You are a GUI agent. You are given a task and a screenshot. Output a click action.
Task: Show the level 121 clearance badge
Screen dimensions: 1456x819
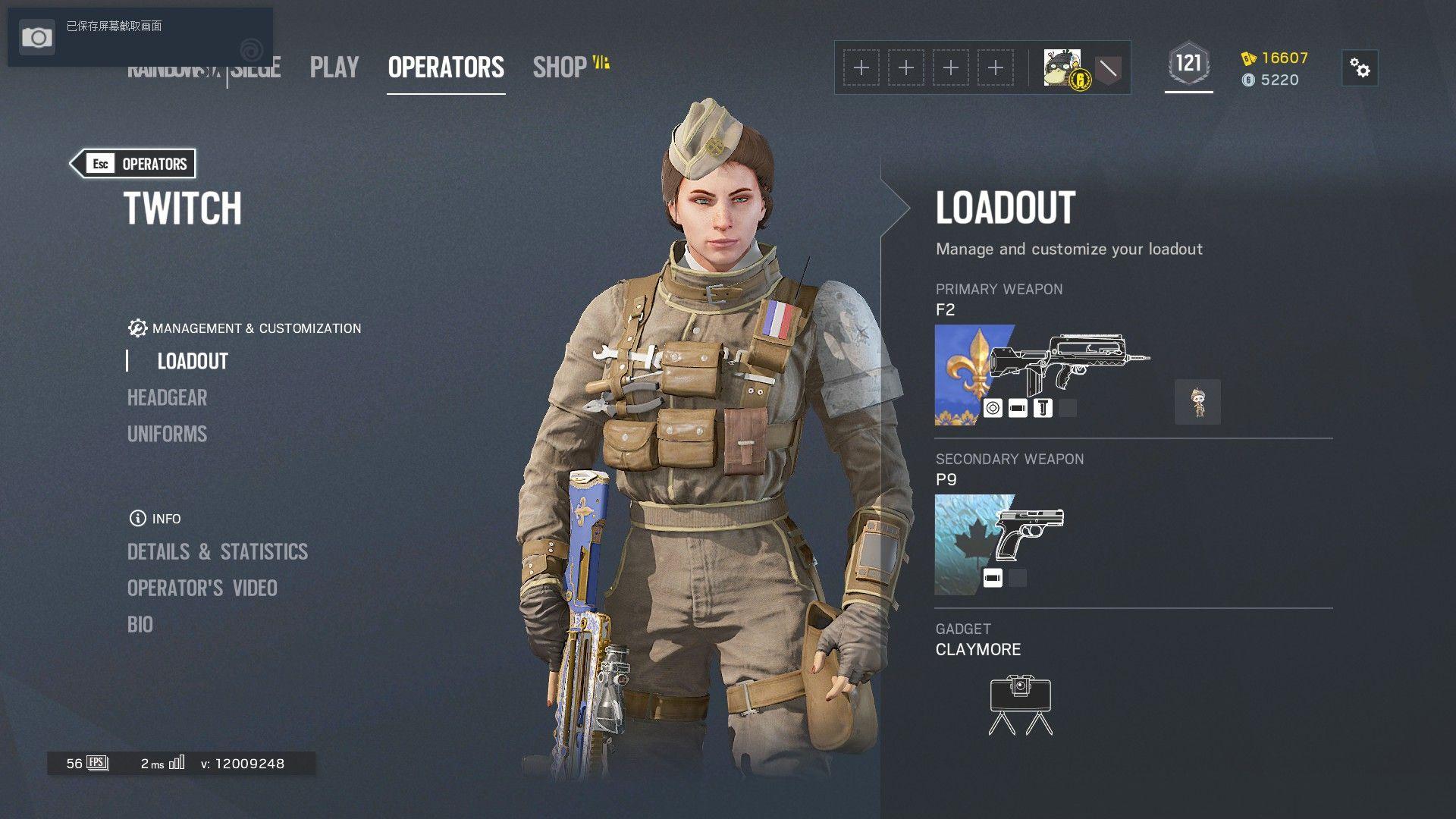point(1188,65)
